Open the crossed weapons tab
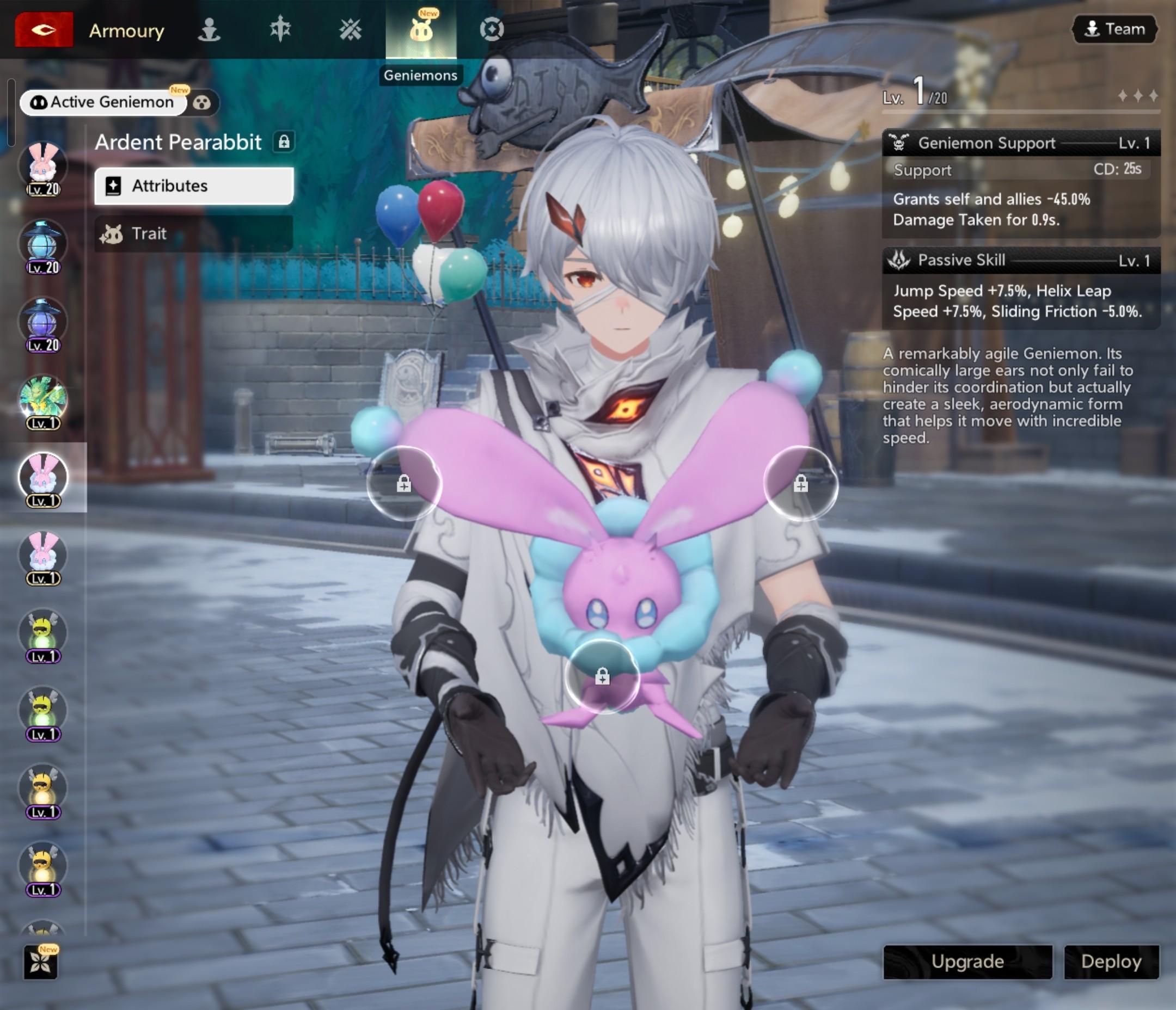Viewport: 1176px width, 1010px height. point(350,29)
